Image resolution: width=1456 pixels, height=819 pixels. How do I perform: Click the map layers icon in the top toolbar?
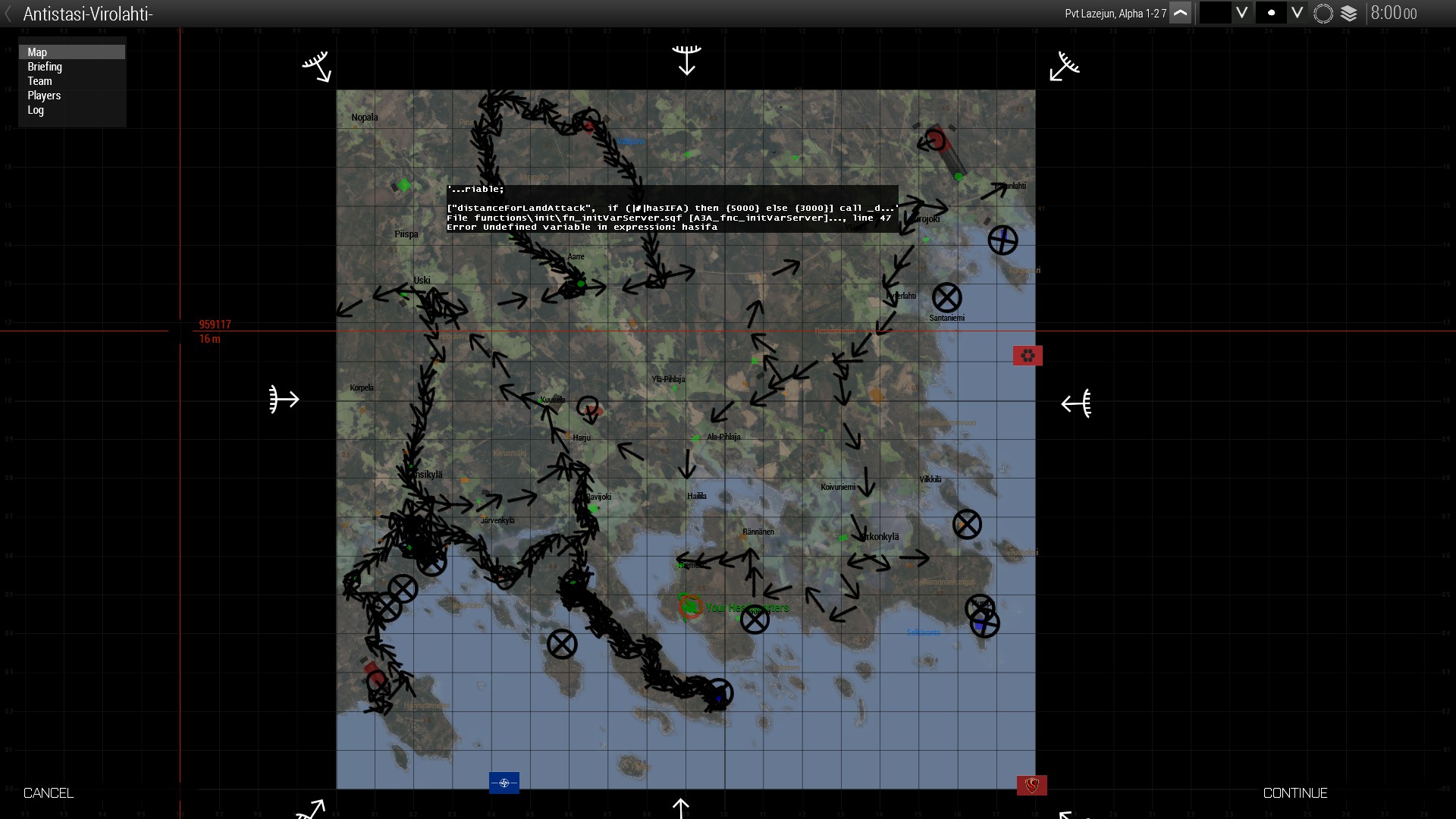pyautogui.click(x=1349, y=13)
